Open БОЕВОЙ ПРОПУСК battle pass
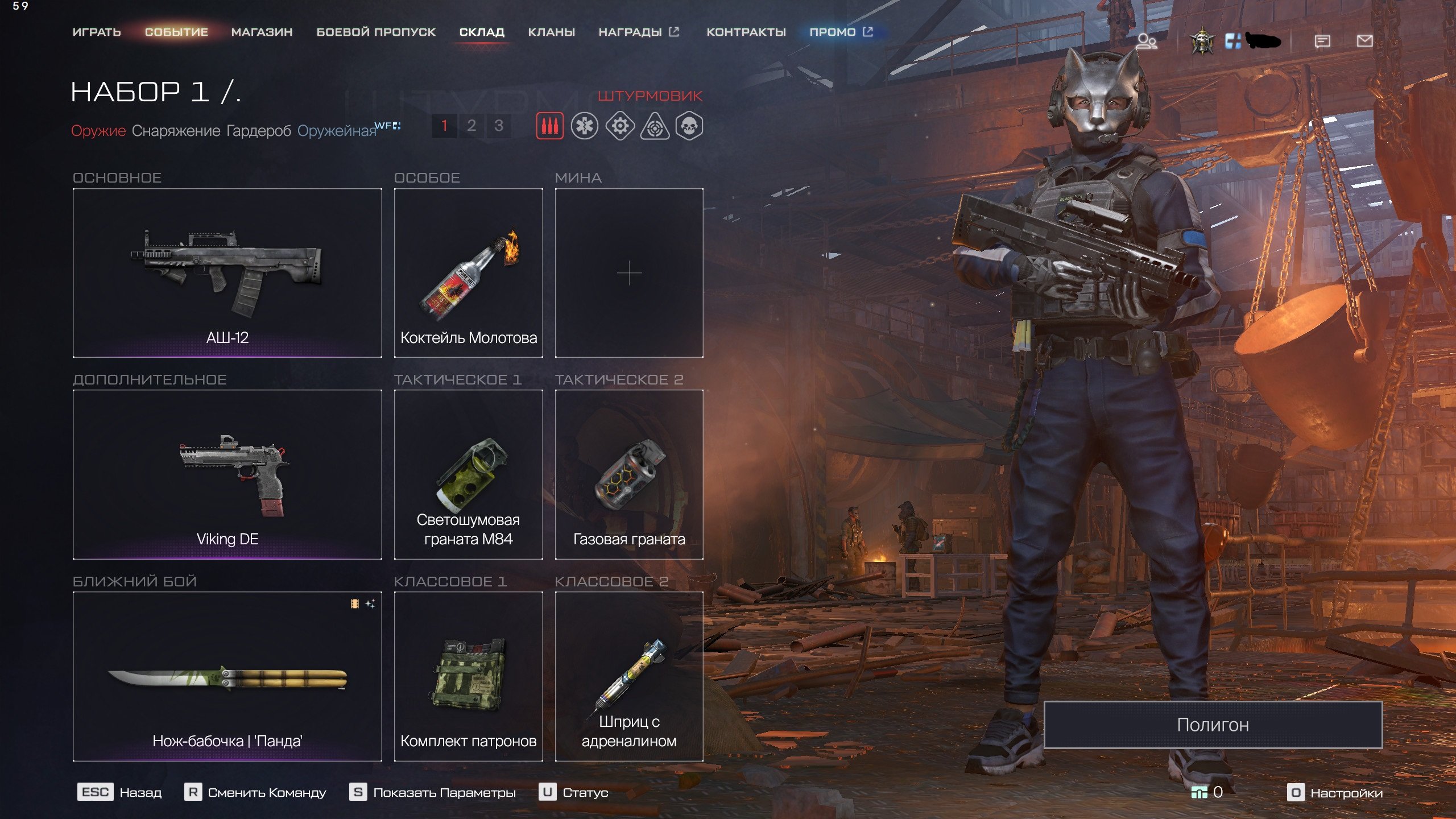 [376, 32]
